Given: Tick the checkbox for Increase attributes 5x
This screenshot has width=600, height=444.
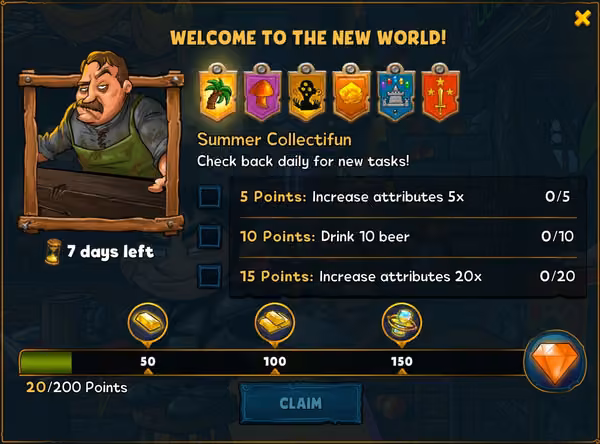Looking at the screenshot, I should point(209,196).
